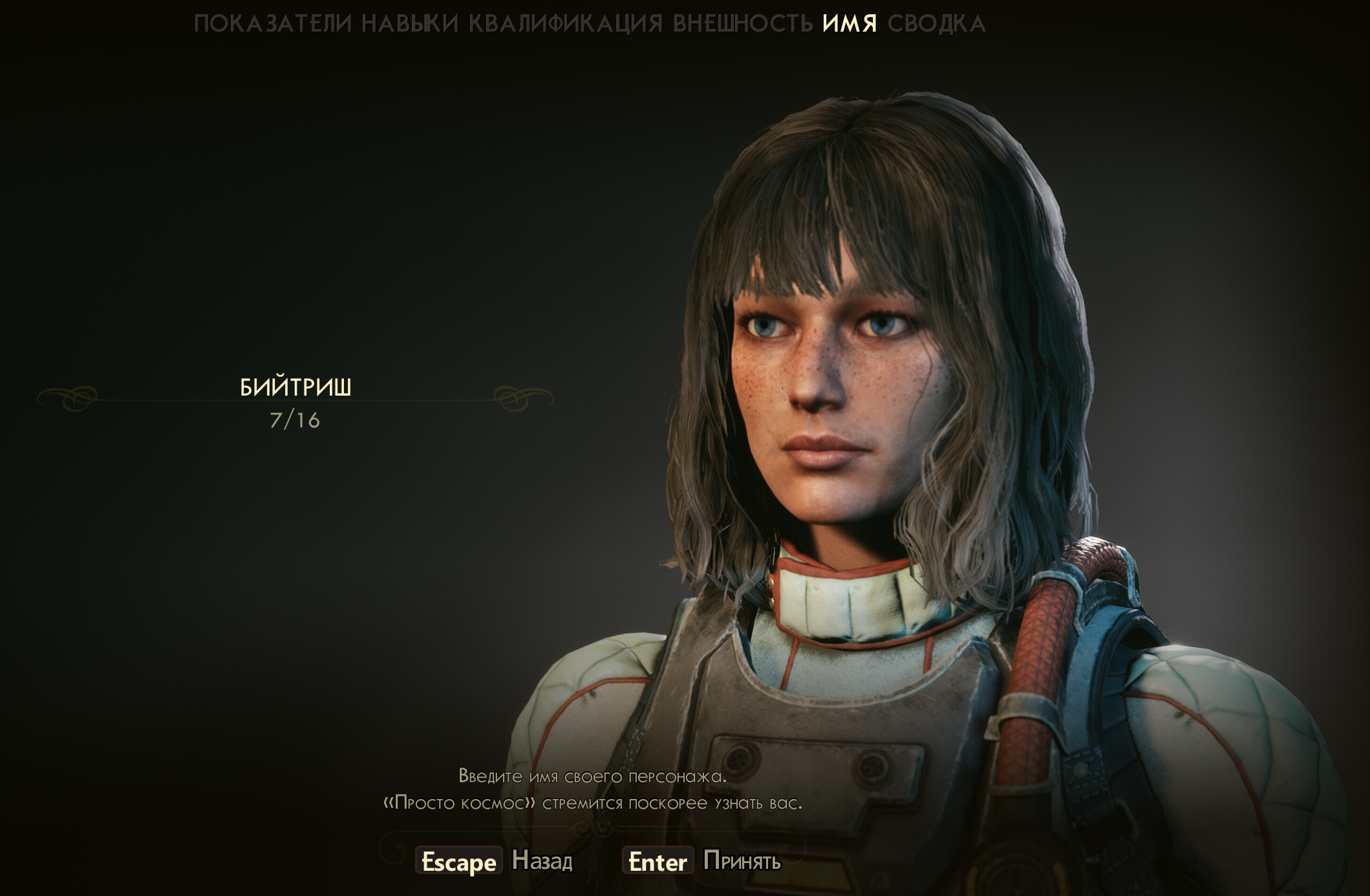Switch to the Показатели tab

tap(273, 24)
